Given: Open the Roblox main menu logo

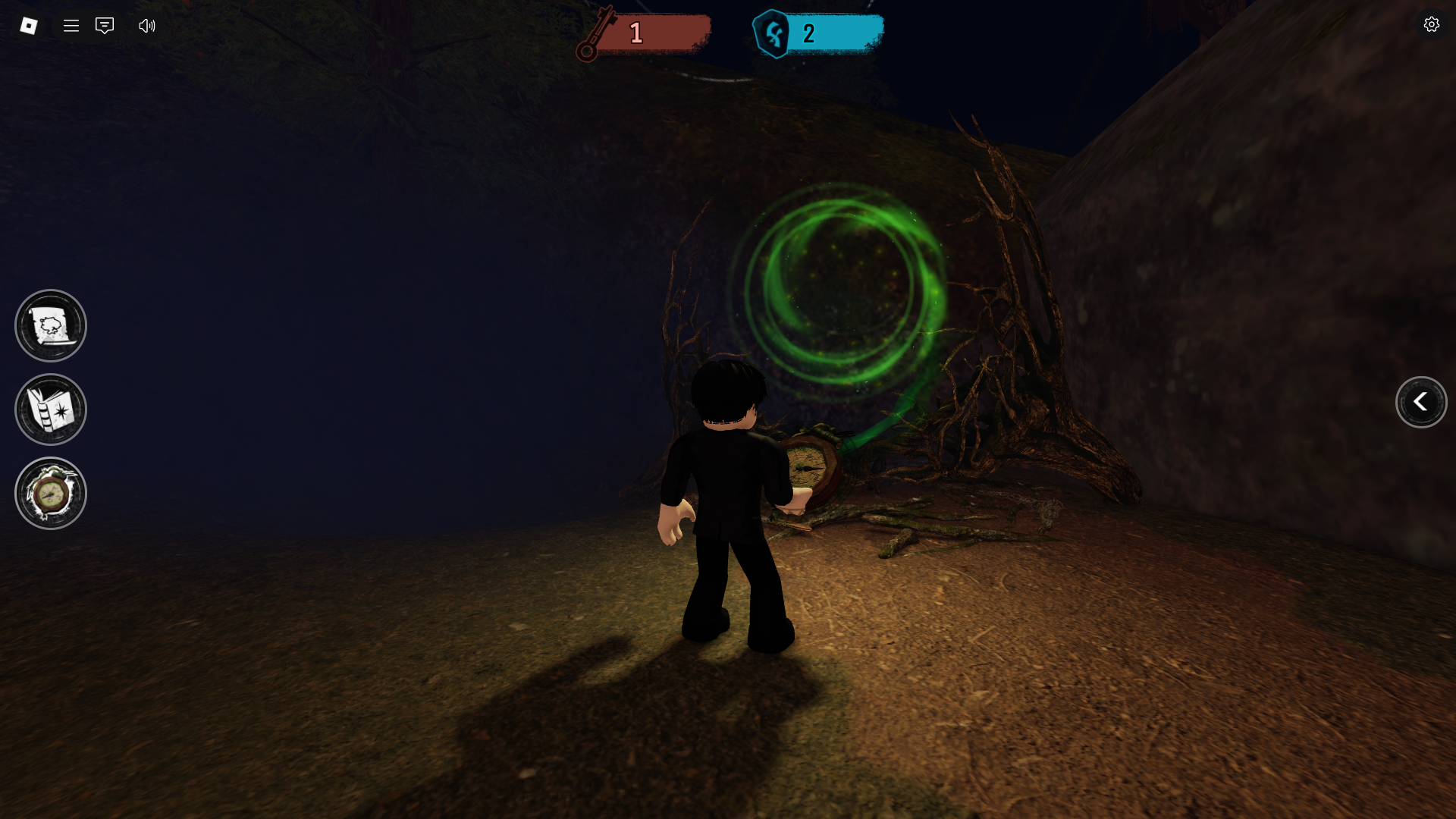Looking at the screenshot, I should point(29,26).
